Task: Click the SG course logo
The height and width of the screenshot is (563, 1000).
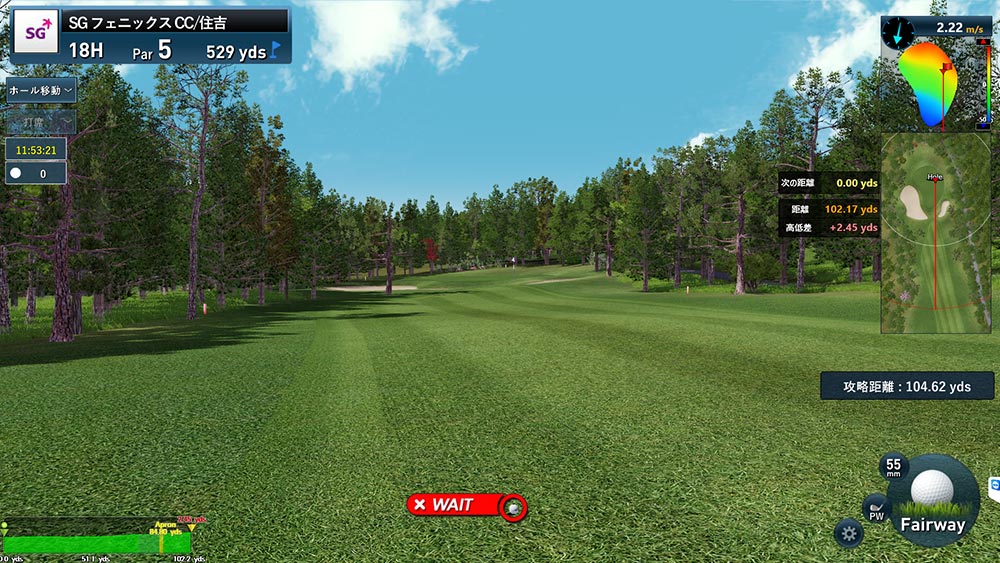Action: [36, 33]
